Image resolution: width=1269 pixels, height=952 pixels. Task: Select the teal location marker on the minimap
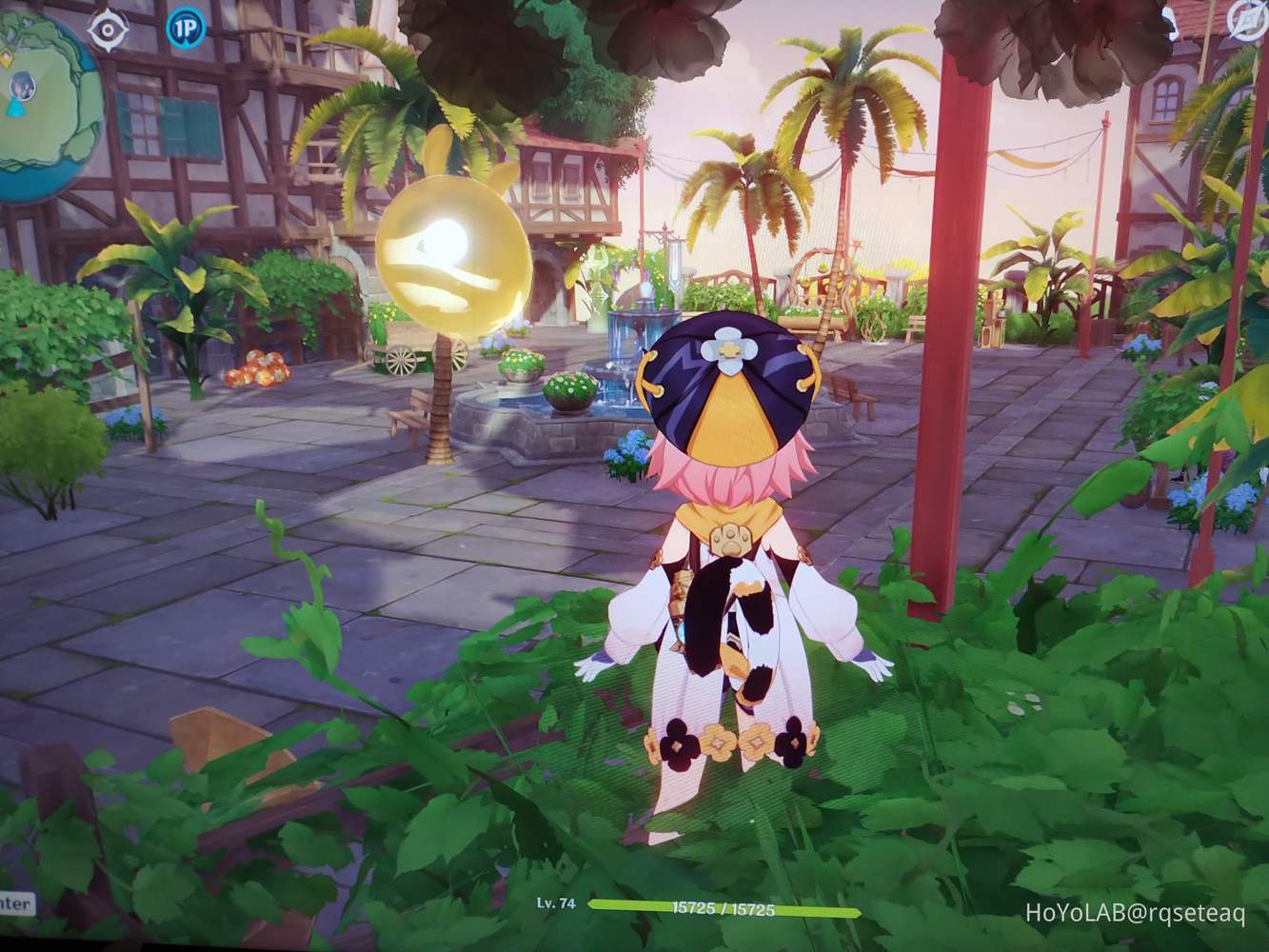tap(14, 108)
